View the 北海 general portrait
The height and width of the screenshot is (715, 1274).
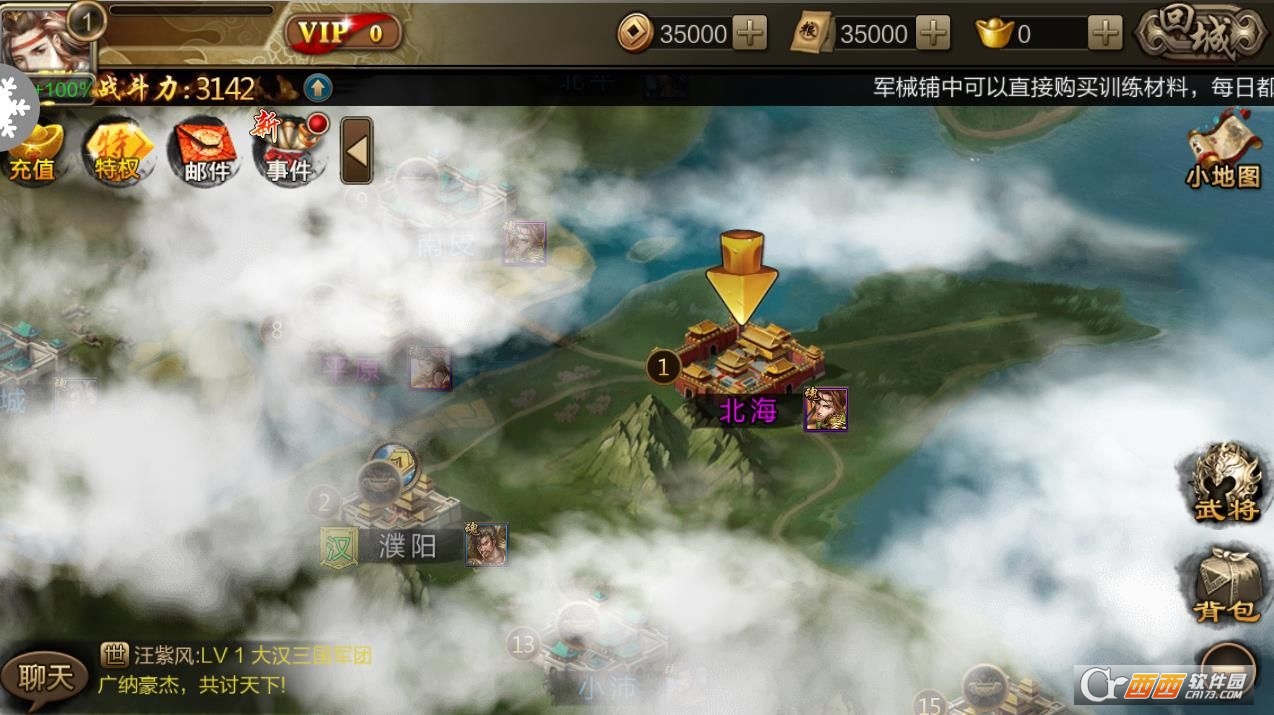tap(825, 409)
